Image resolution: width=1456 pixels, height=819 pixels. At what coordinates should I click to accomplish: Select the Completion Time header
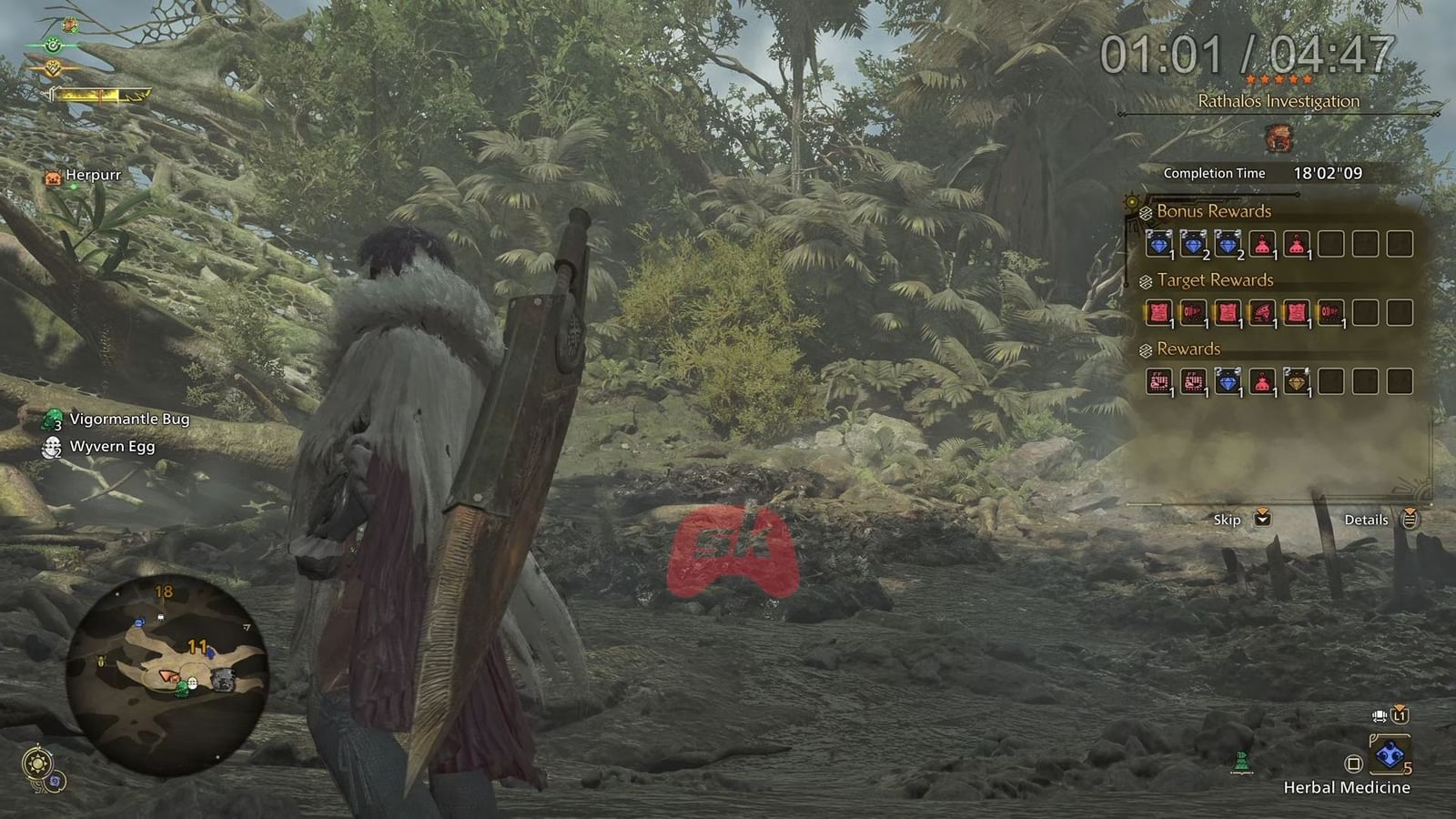(x=1214, y=173)
